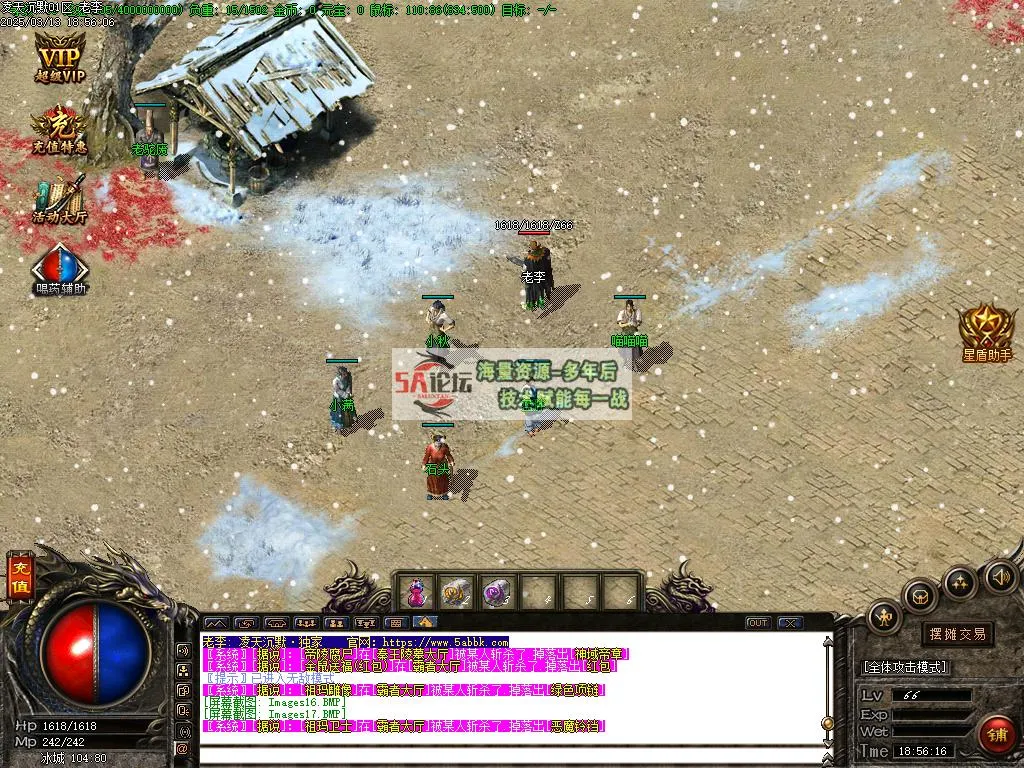Open the 星盾助手 helper

pyautogui.click(x=986, y=332)
